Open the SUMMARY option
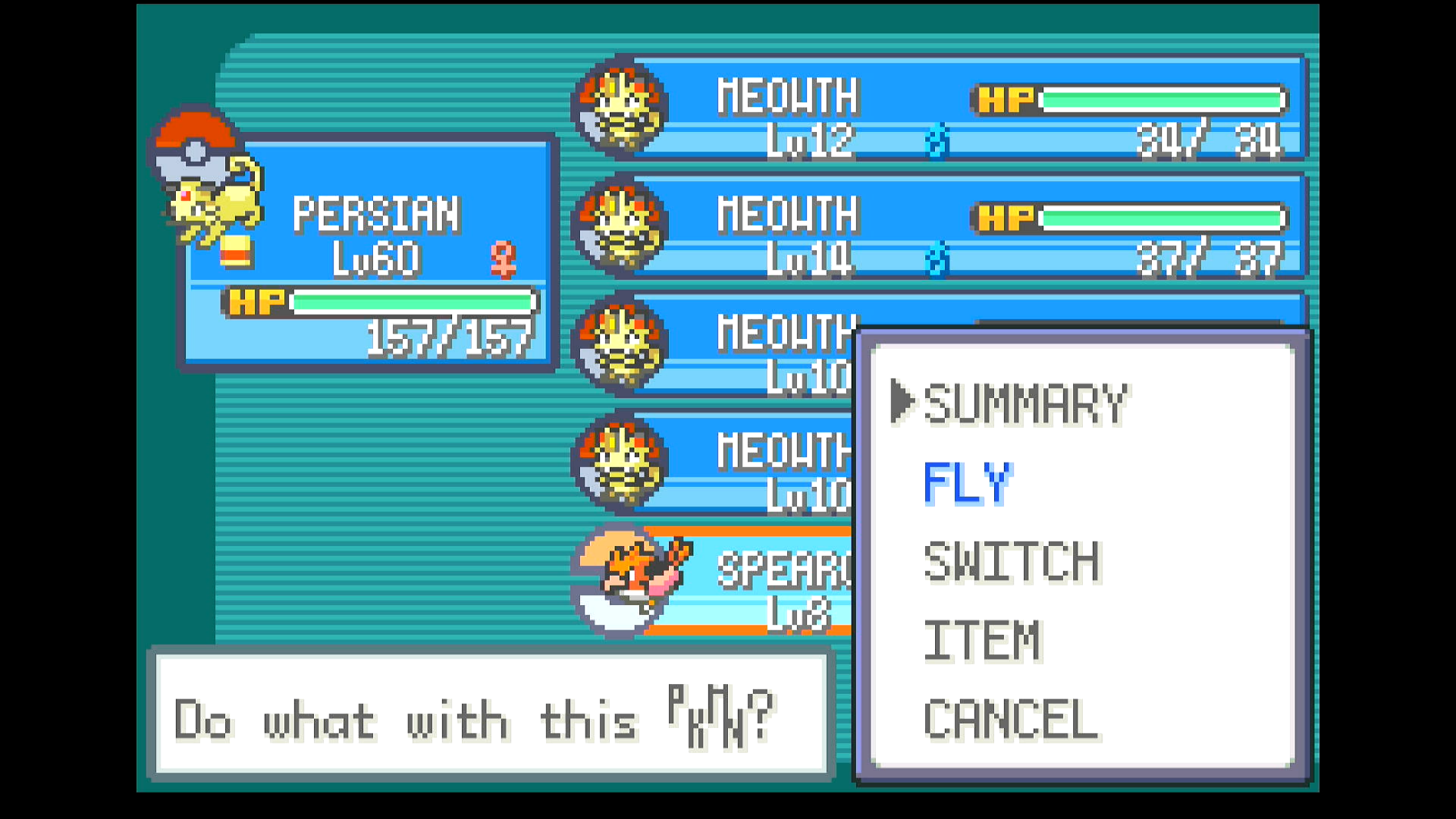 point(1025,403)
